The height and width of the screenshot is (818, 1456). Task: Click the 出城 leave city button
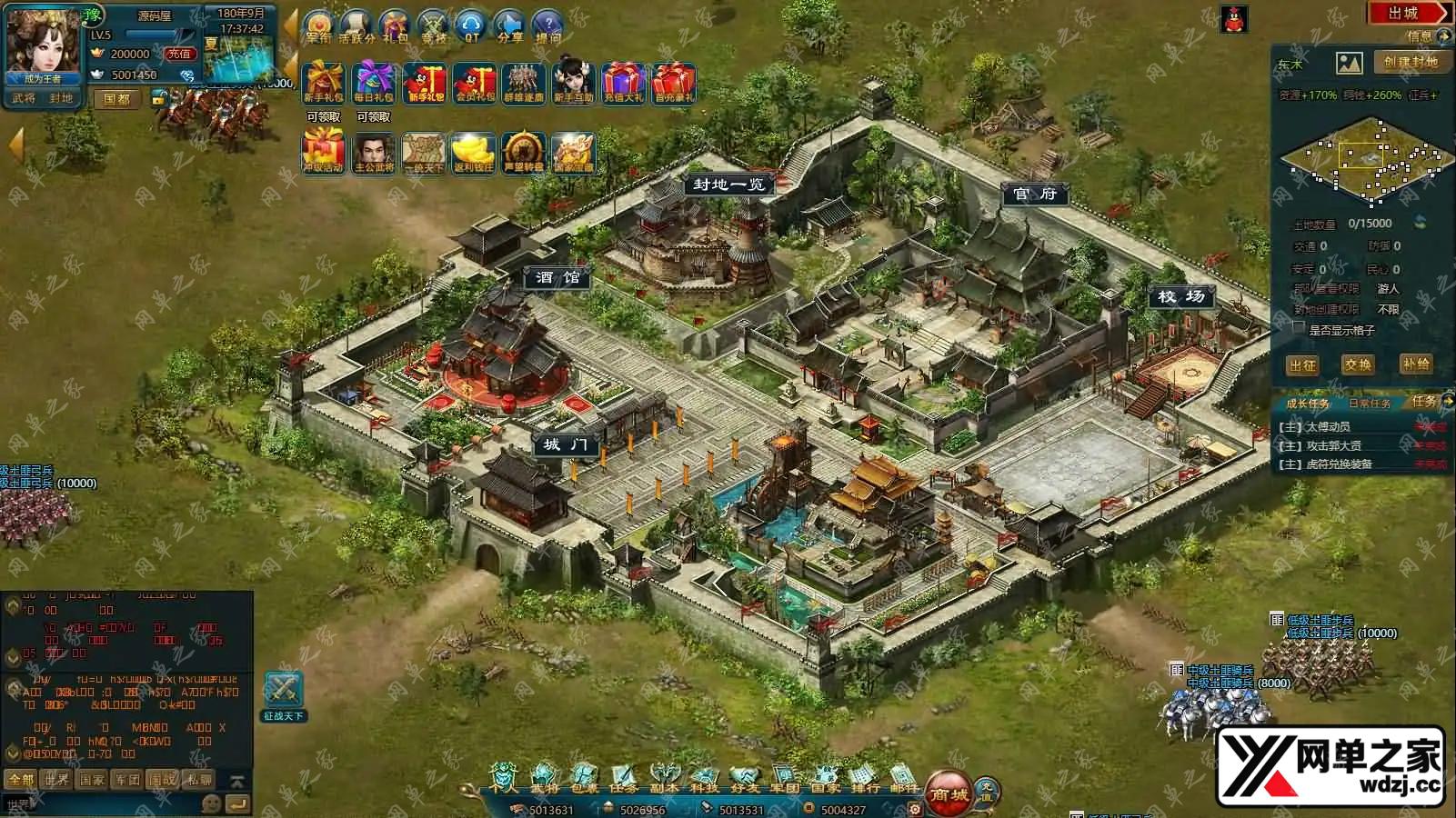pos(1406,13)
